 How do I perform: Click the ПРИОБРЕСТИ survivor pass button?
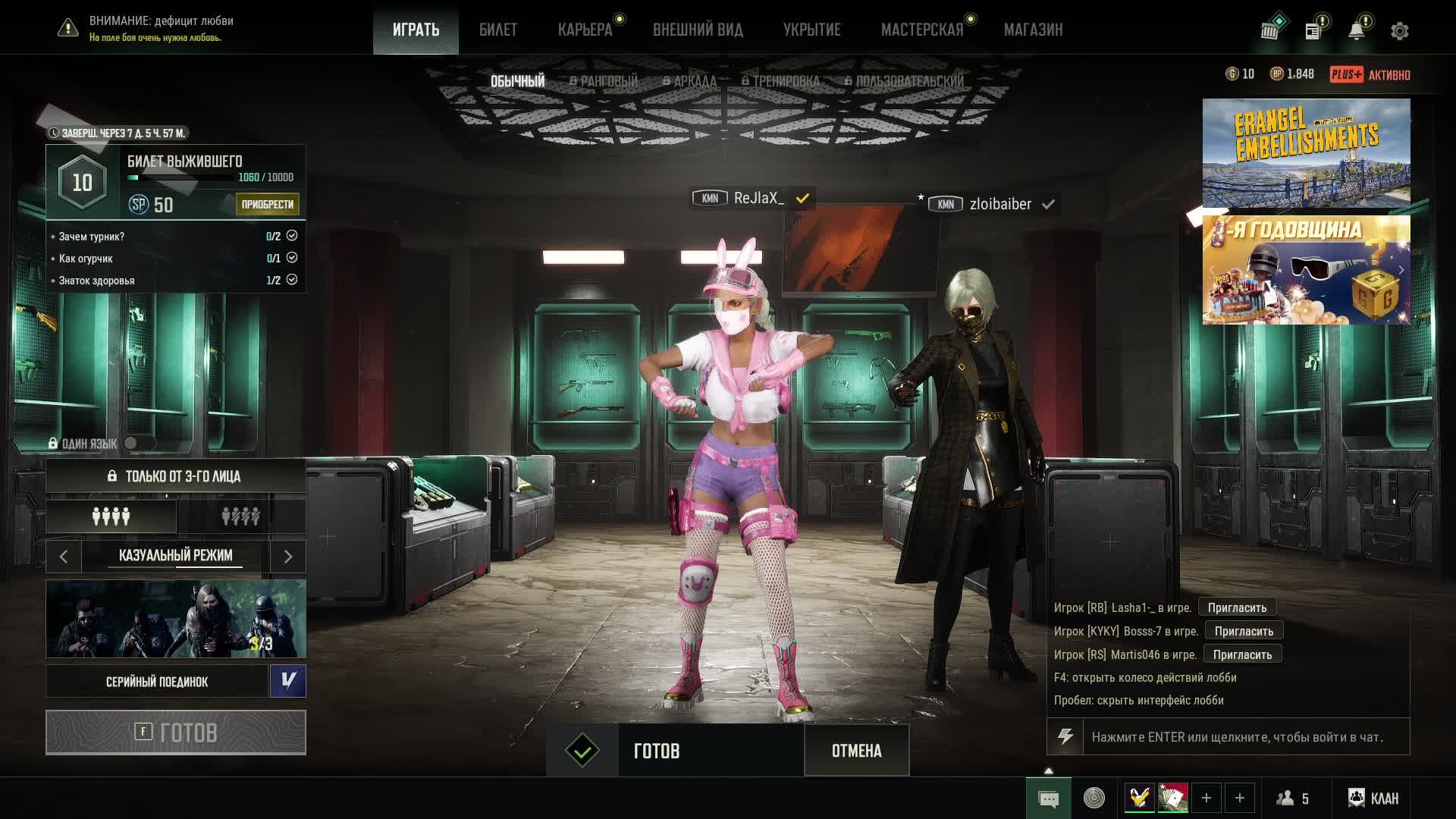click(267, 204)
